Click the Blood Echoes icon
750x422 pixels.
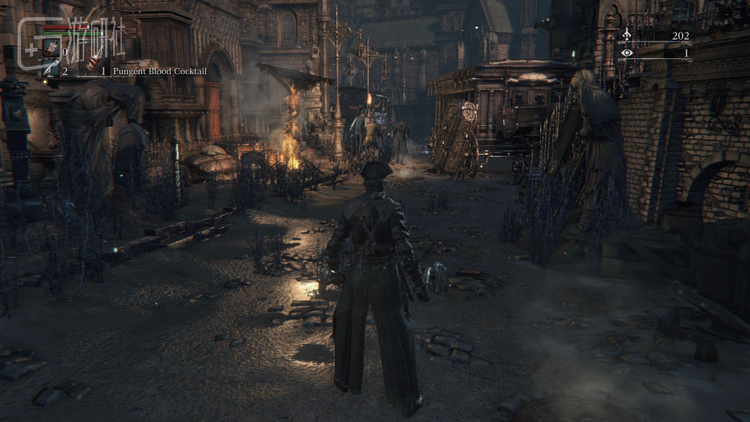627,36
